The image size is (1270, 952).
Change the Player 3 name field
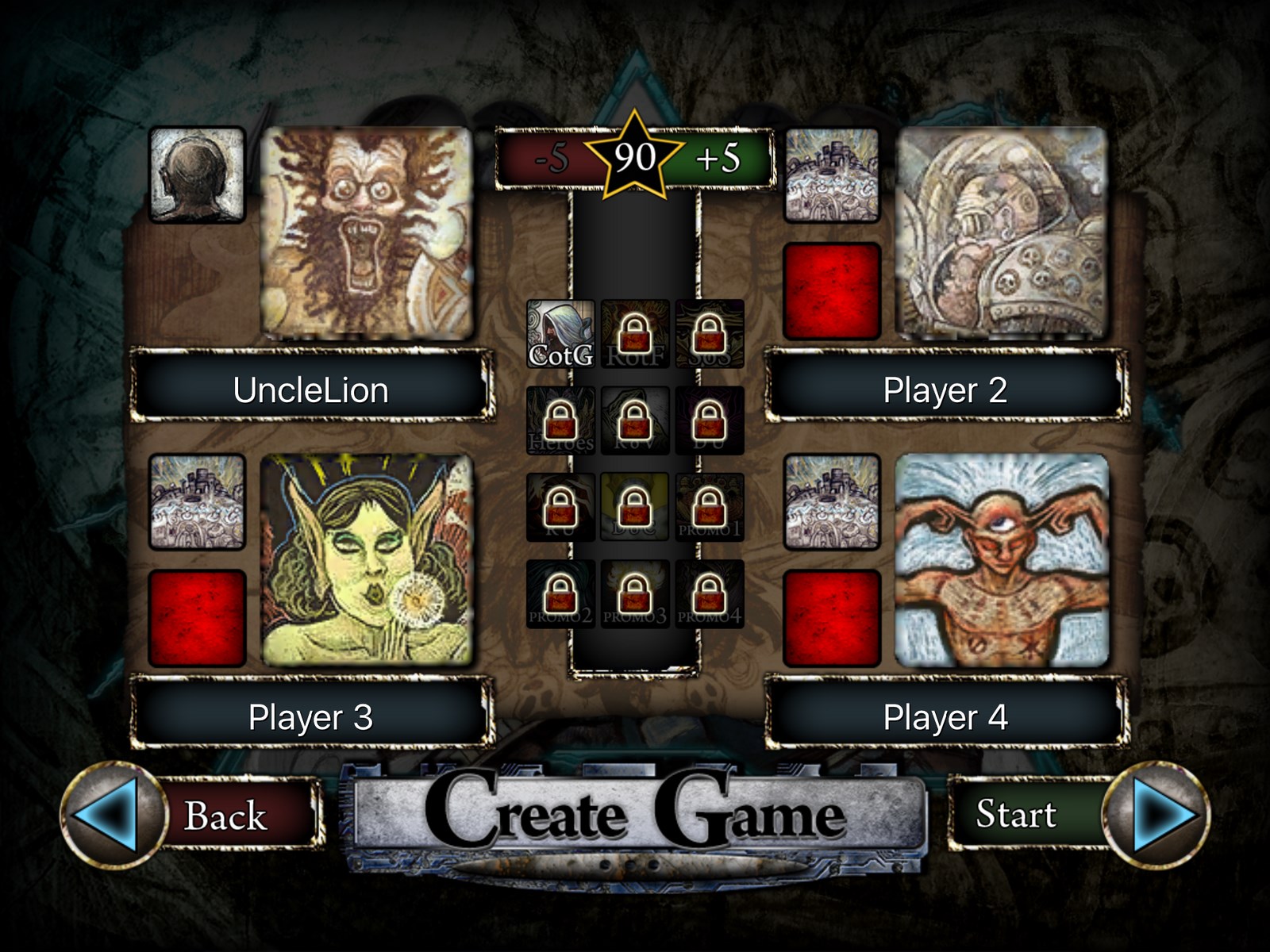(x=310, y=717)
